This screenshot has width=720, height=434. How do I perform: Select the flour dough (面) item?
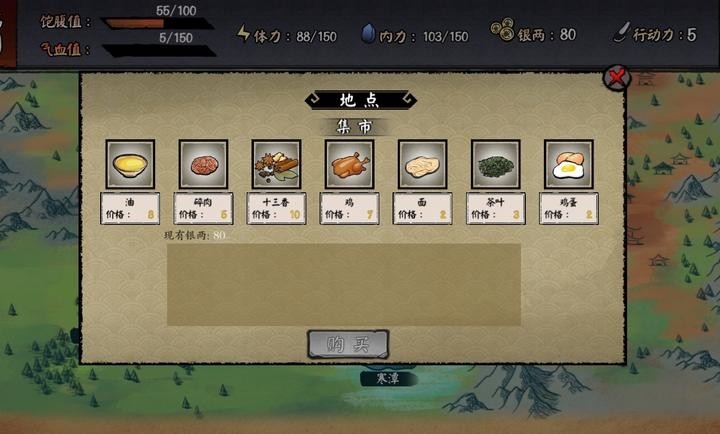pyautogui.click(x=422, y=164)
